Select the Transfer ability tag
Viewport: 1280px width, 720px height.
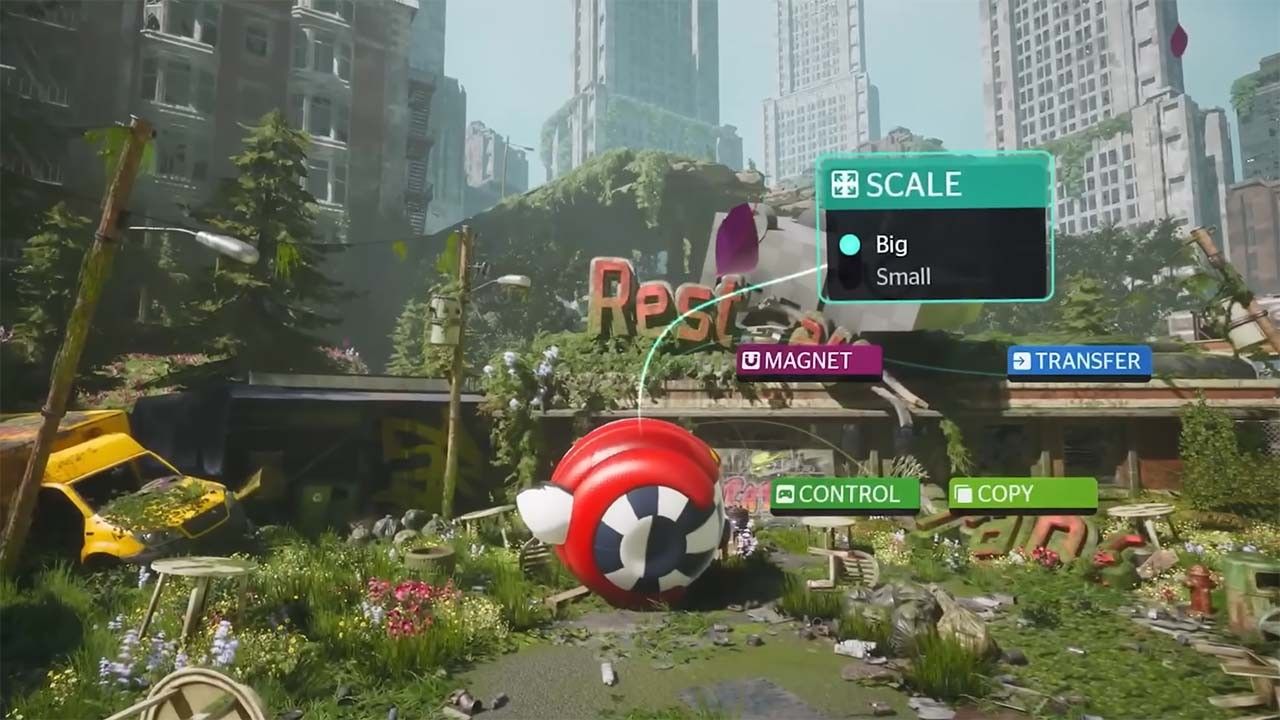tap(1079, 361)
